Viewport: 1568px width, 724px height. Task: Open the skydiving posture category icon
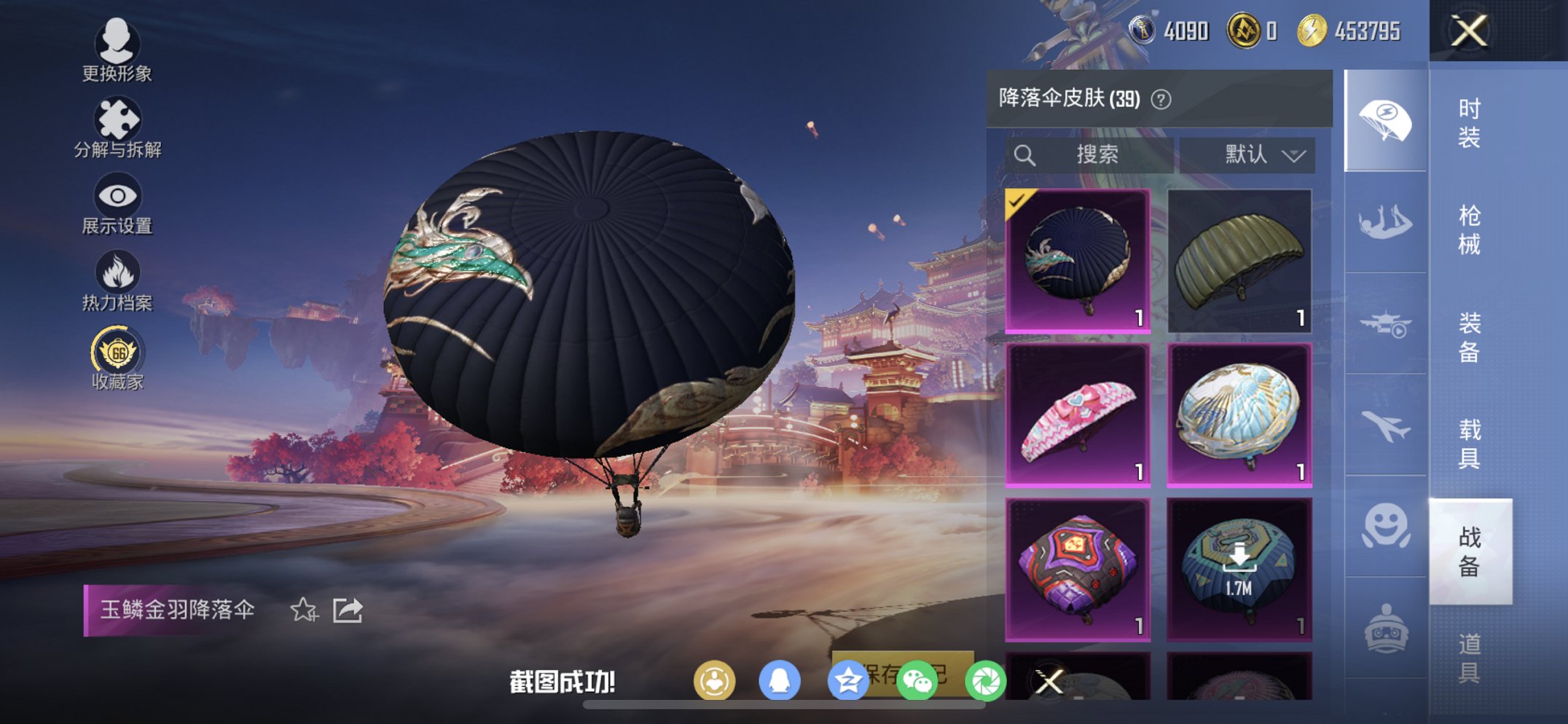click(1384, 221)
